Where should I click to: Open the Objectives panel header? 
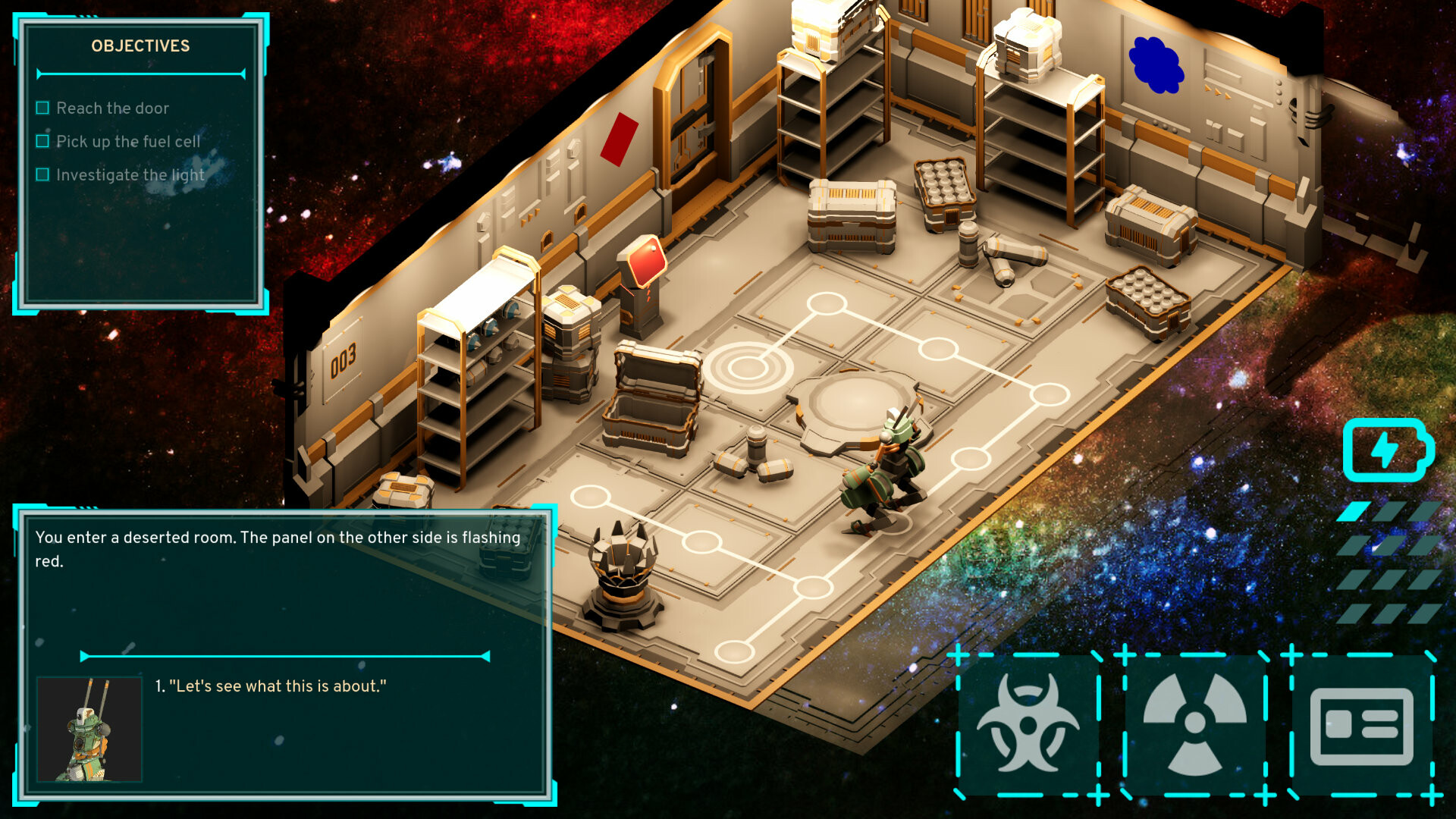point(140,46)
